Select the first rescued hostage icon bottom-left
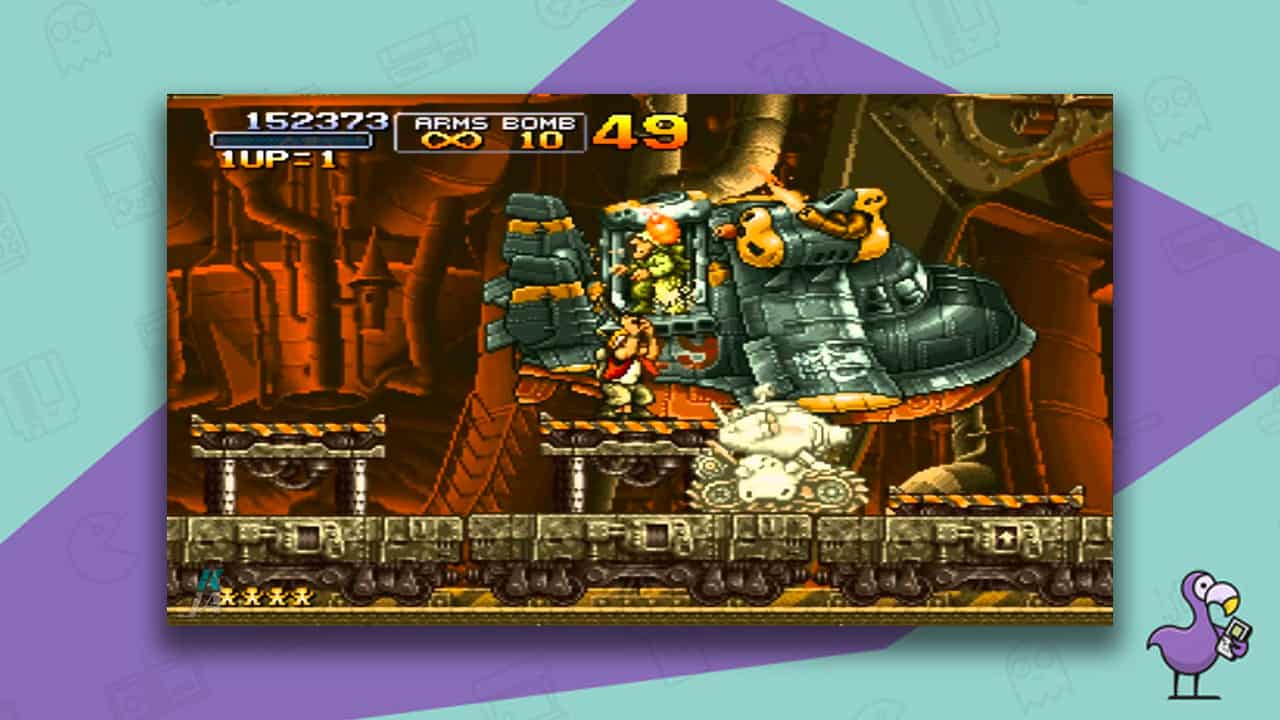 pos(229,597)
